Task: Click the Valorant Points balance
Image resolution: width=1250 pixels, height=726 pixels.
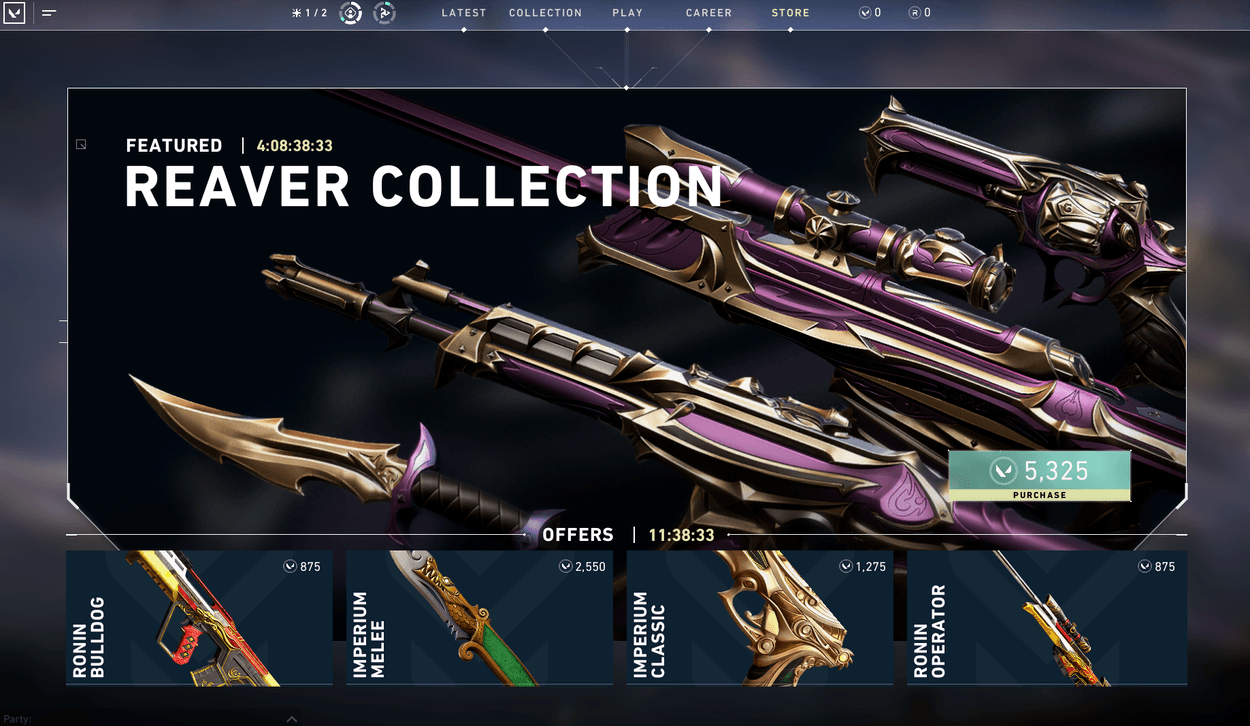Action: [x=870, y=13]
